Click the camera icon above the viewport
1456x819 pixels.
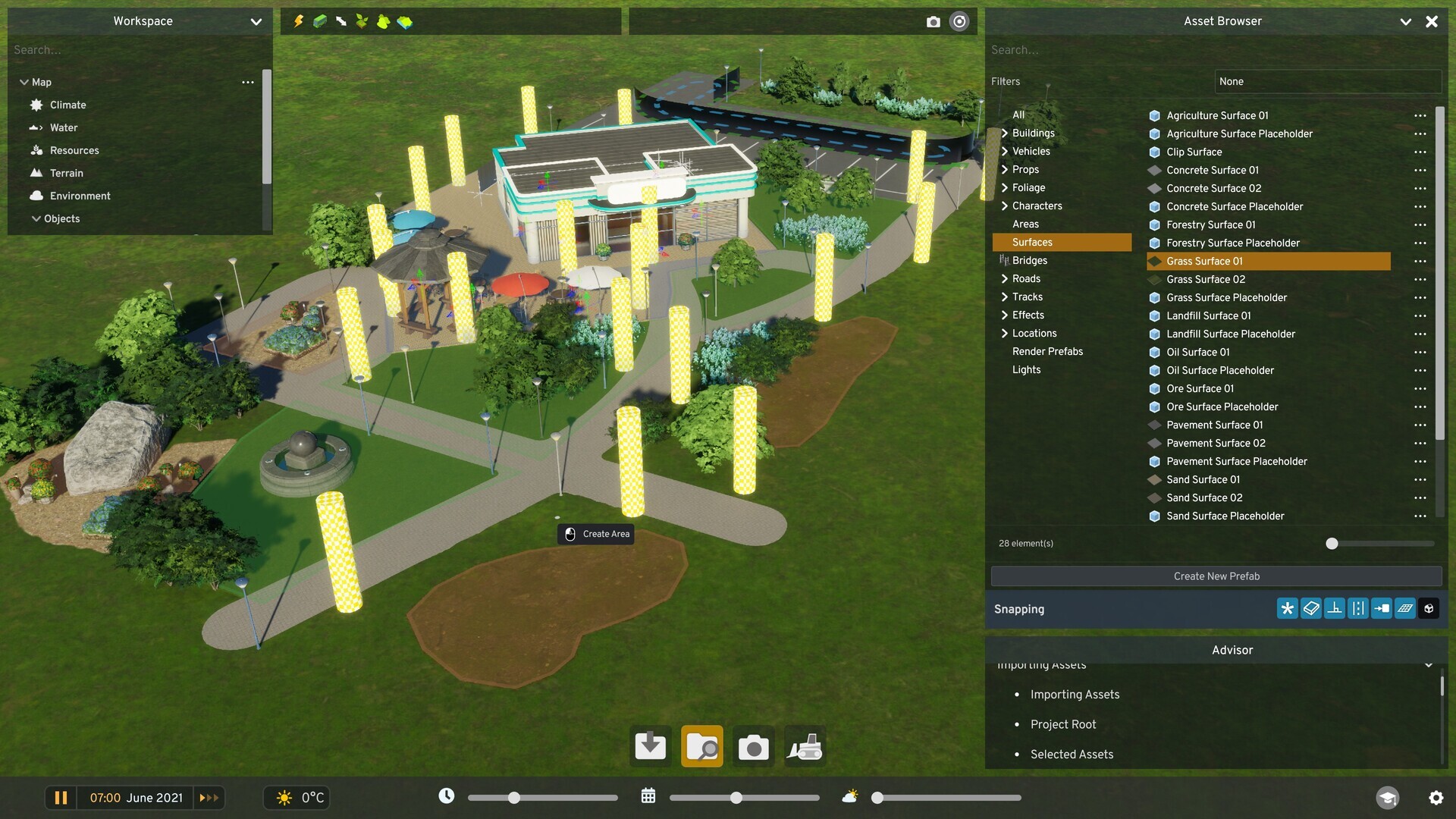[x=934, y=21]
